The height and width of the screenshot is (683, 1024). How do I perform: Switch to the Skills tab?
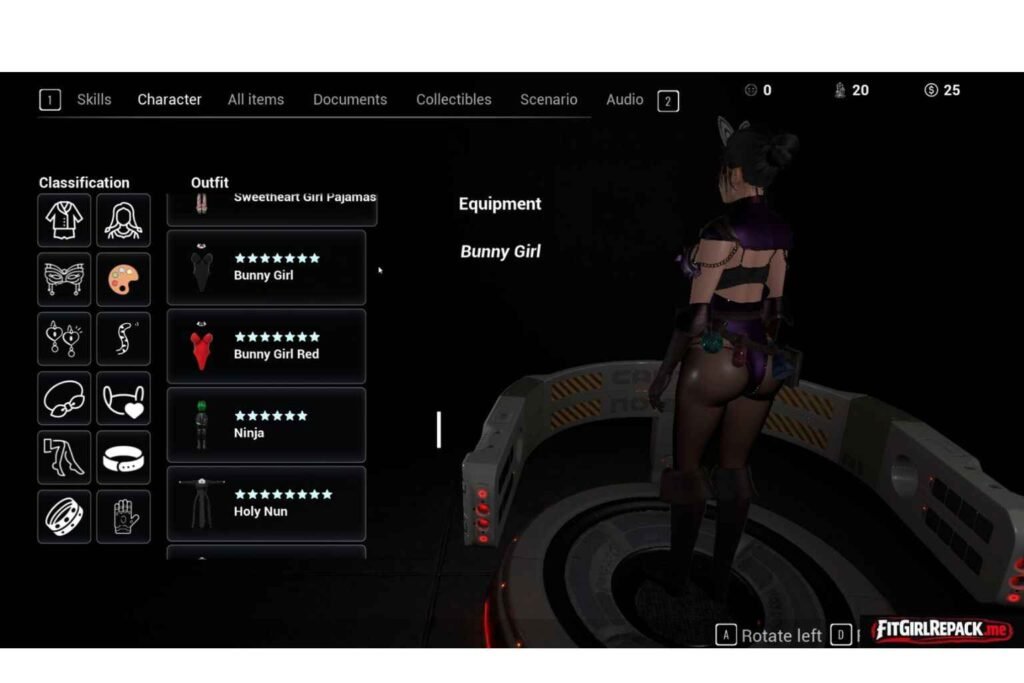pyautogui.click(x=94, y=100)
